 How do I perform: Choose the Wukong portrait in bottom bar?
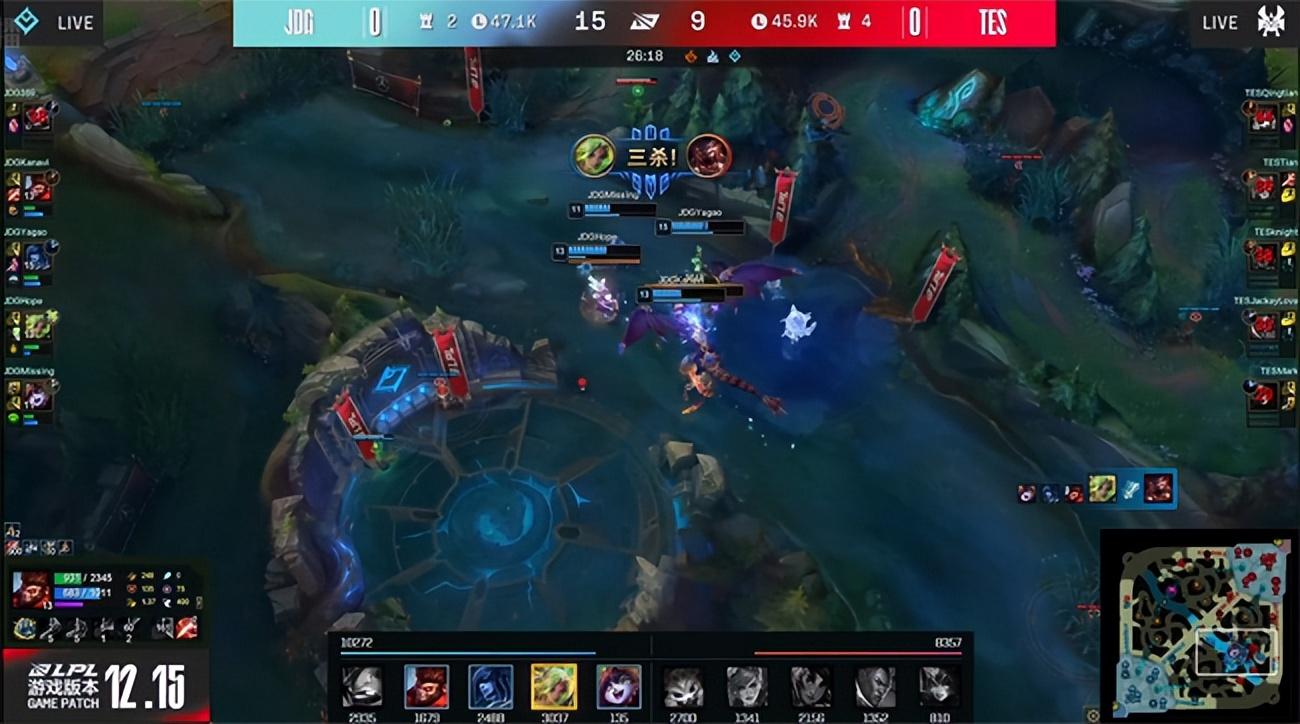(426, 687)
